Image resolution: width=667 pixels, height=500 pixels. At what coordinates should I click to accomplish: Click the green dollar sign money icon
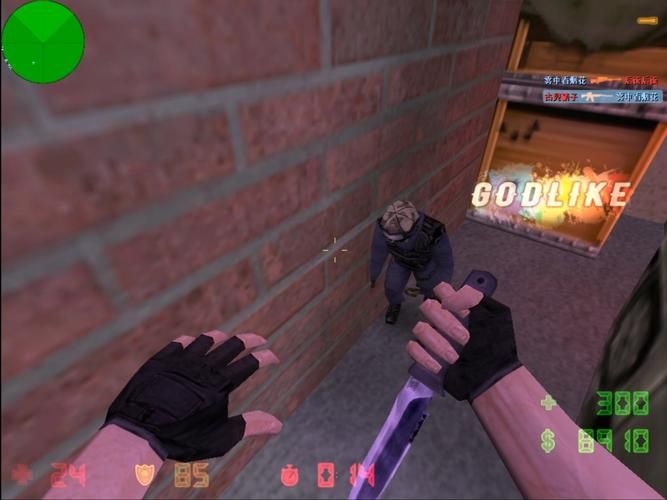point(549,440)
